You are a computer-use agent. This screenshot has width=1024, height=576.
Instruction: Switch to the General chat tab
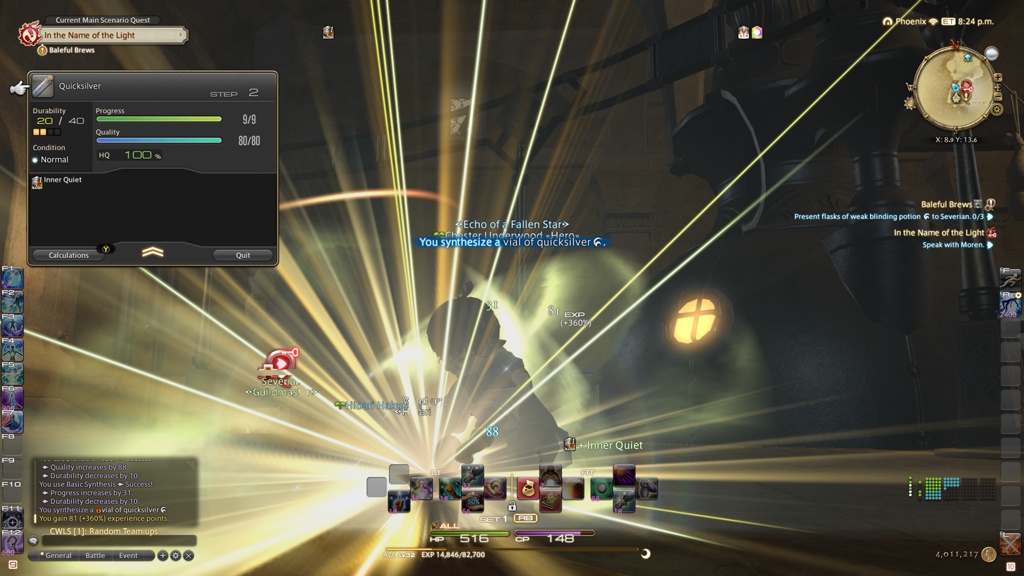[58, 555]
